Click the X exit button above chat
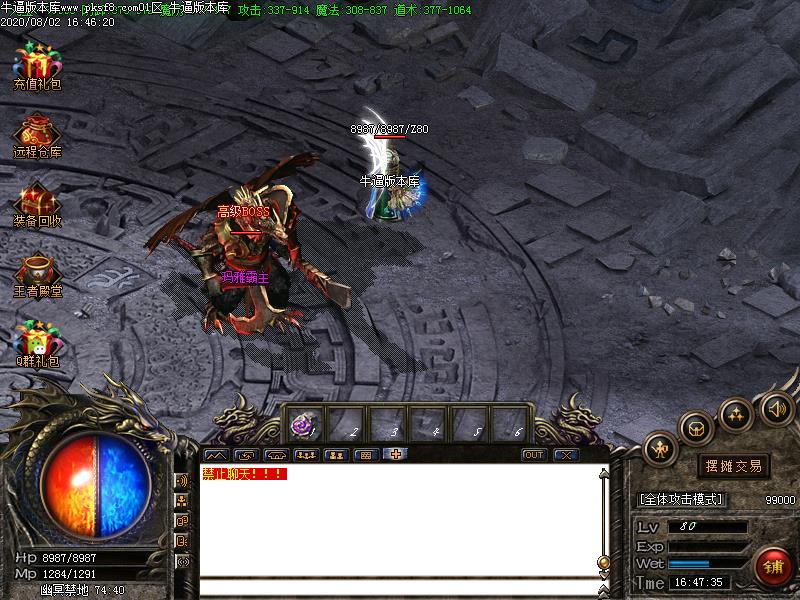800x600 pixels. (x=567, y=455)
